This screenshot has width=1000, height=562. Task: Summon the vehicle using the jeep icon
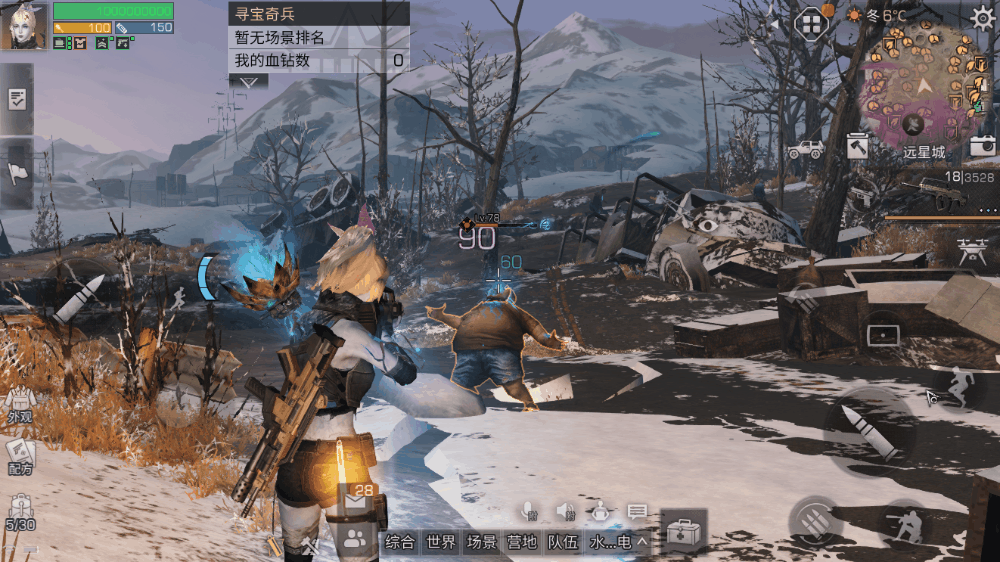pos(806,149)
